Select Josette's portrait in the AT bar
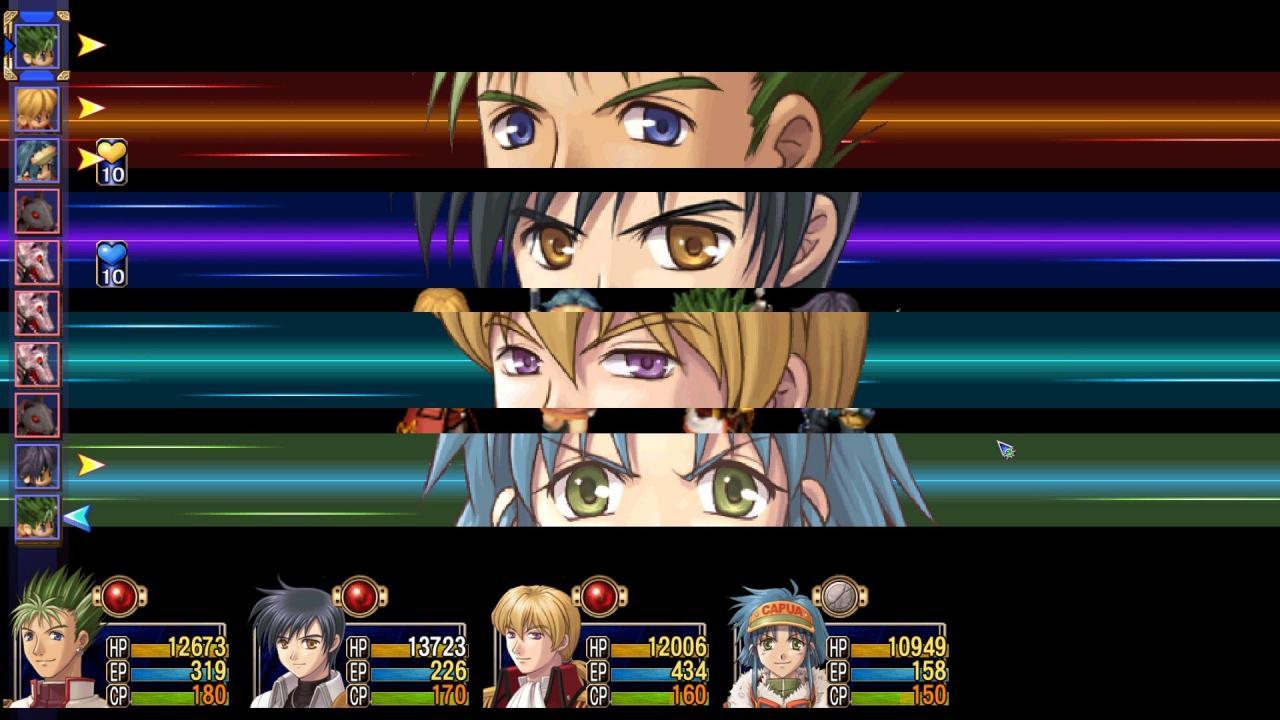 coord(35,160)
